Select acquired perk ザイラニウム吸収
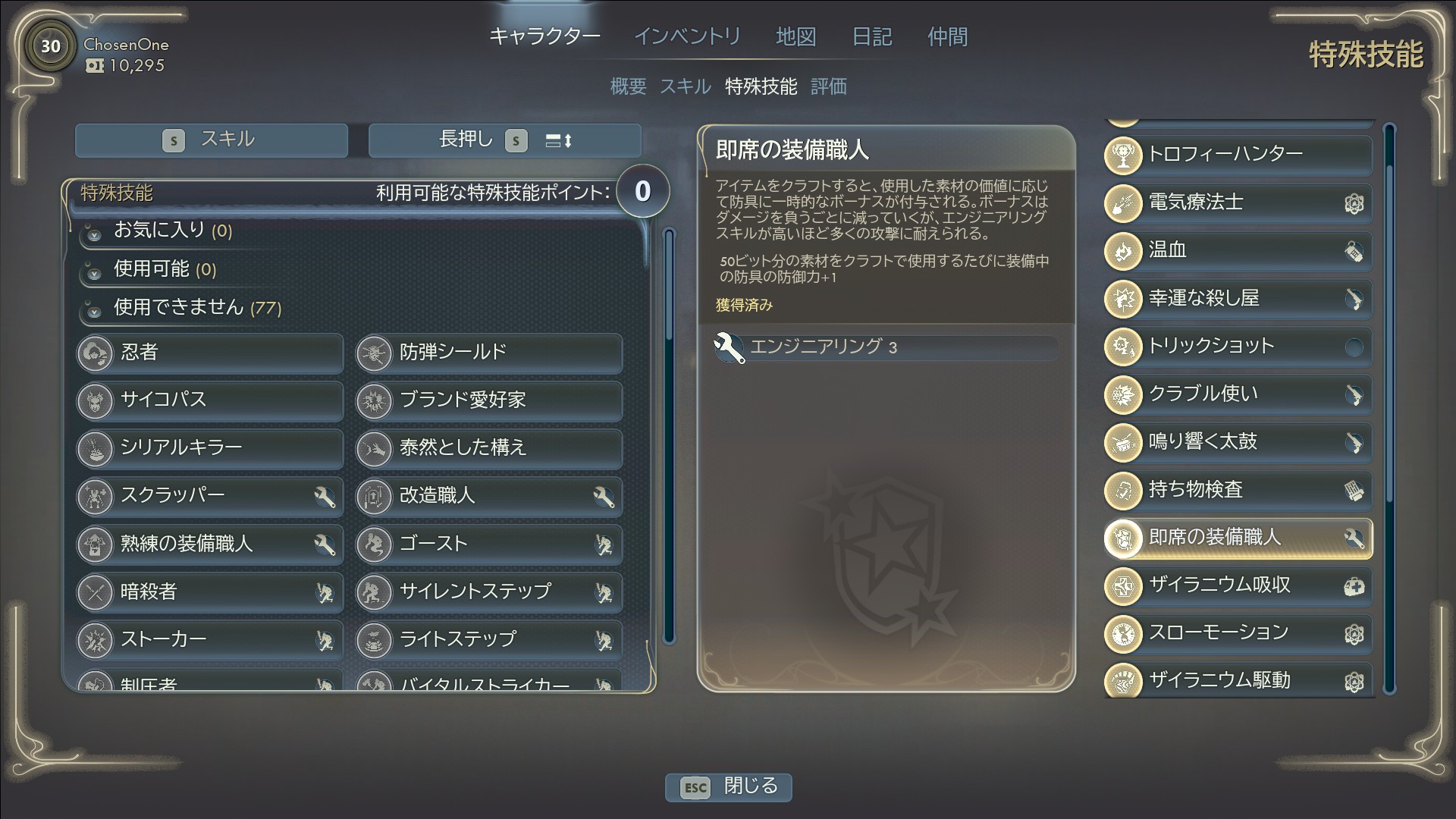The width and height of the screenshot is (1456, 819). (x=1238, y=585)
